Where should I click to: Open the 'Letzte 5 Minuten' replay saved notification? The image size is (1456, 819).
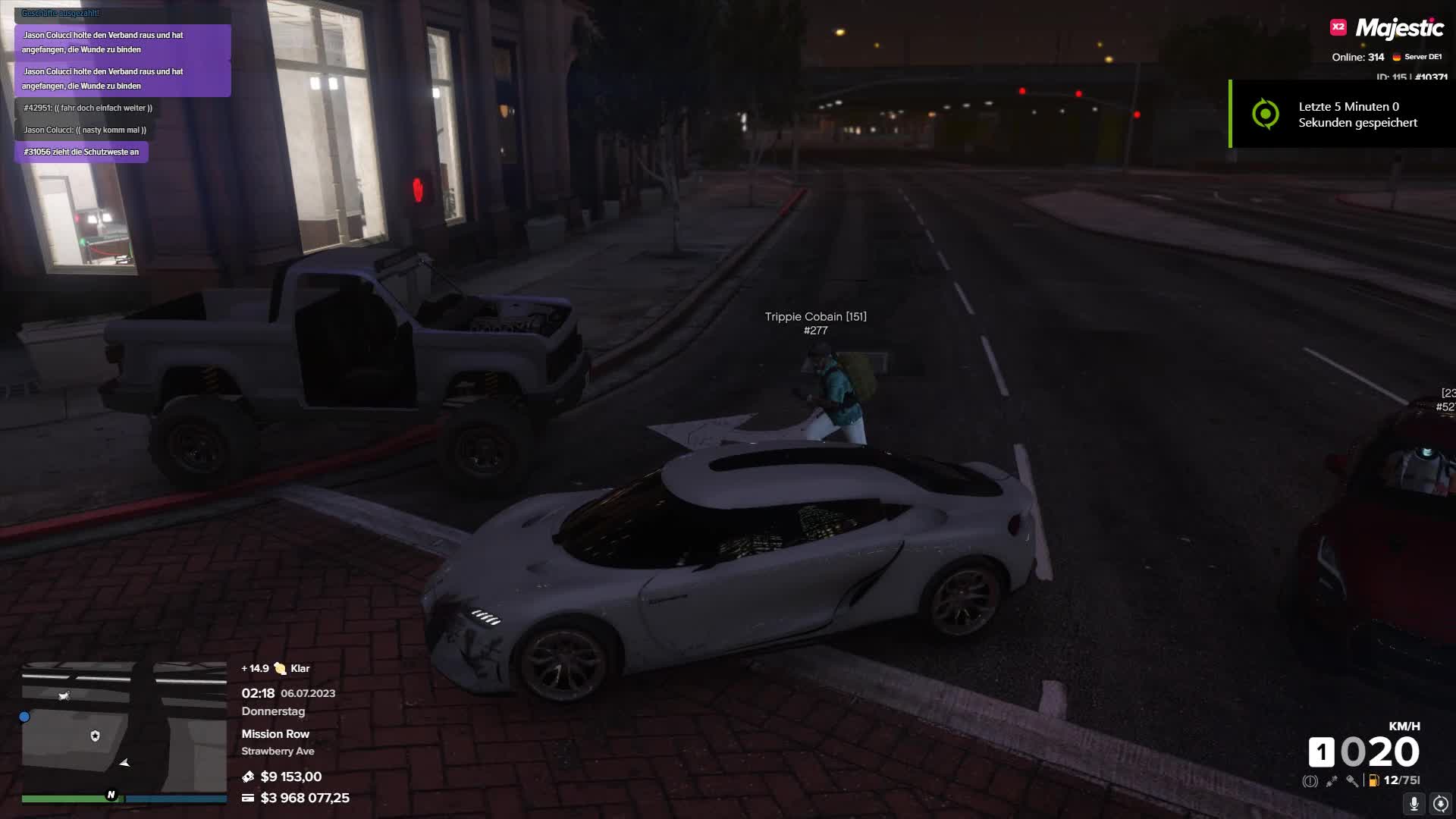(1342, 115)
